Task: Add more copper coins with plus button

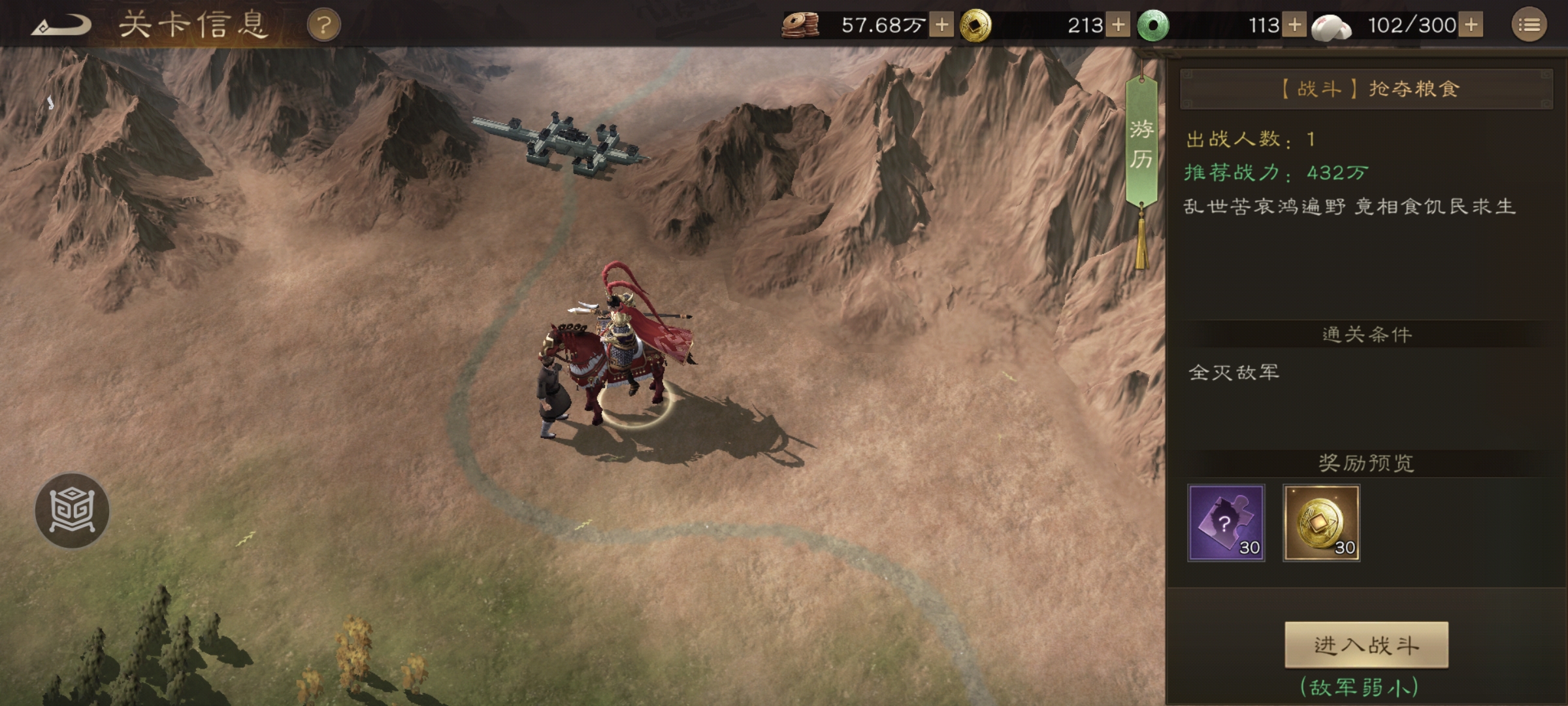Action: tap(941, 25)
